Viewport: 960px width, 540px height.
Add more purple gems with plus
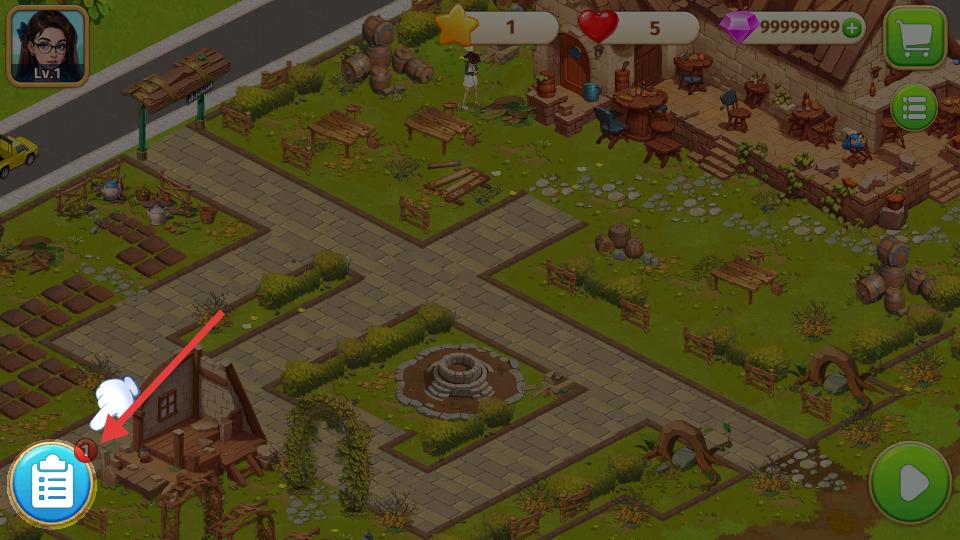[x=852, y=28]
